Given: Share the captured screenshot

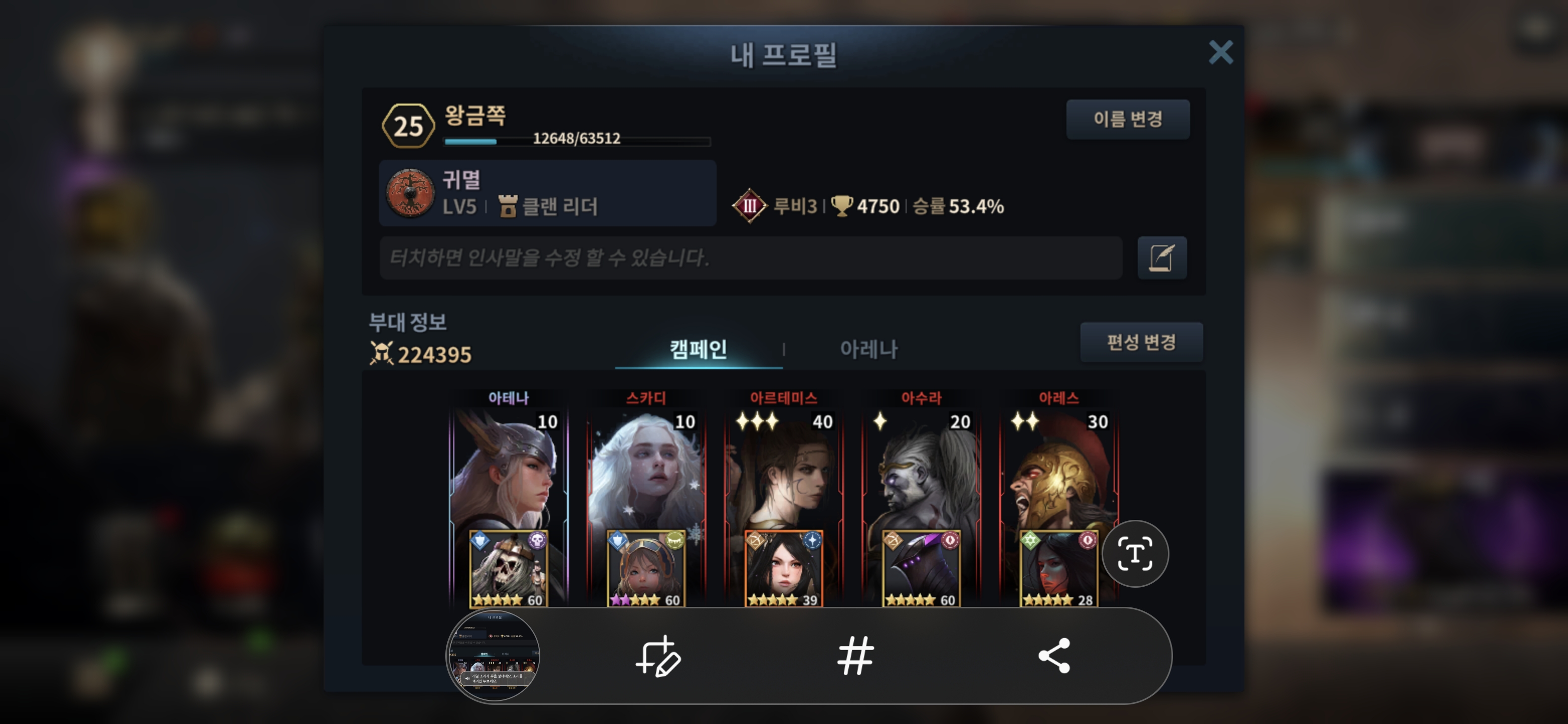Looking at the screenshot, I should [x=1054, y=656].
